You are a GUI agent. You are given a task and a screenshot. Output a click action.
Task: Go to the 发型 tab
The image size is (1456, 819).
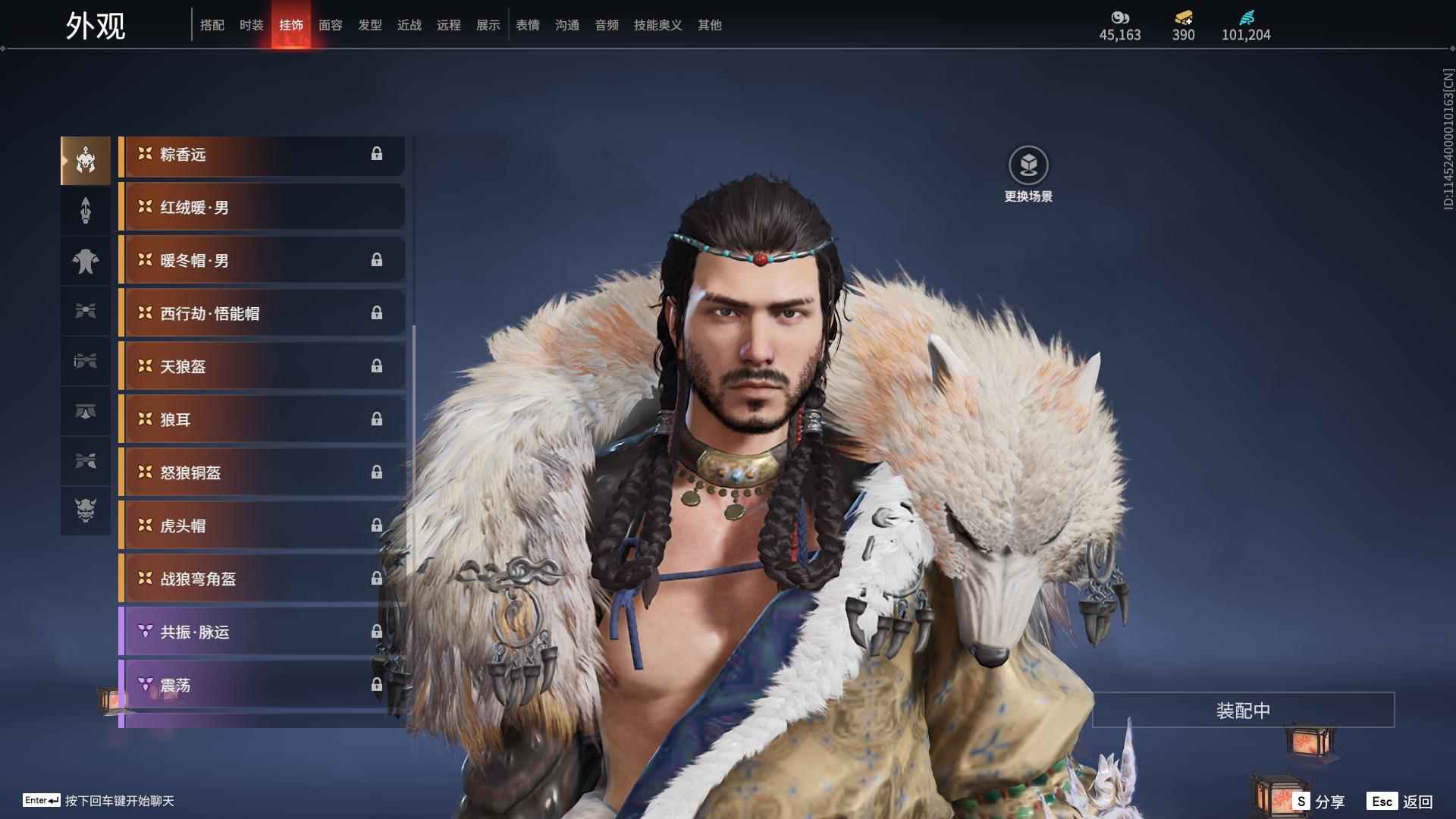[x=369, y=25]
